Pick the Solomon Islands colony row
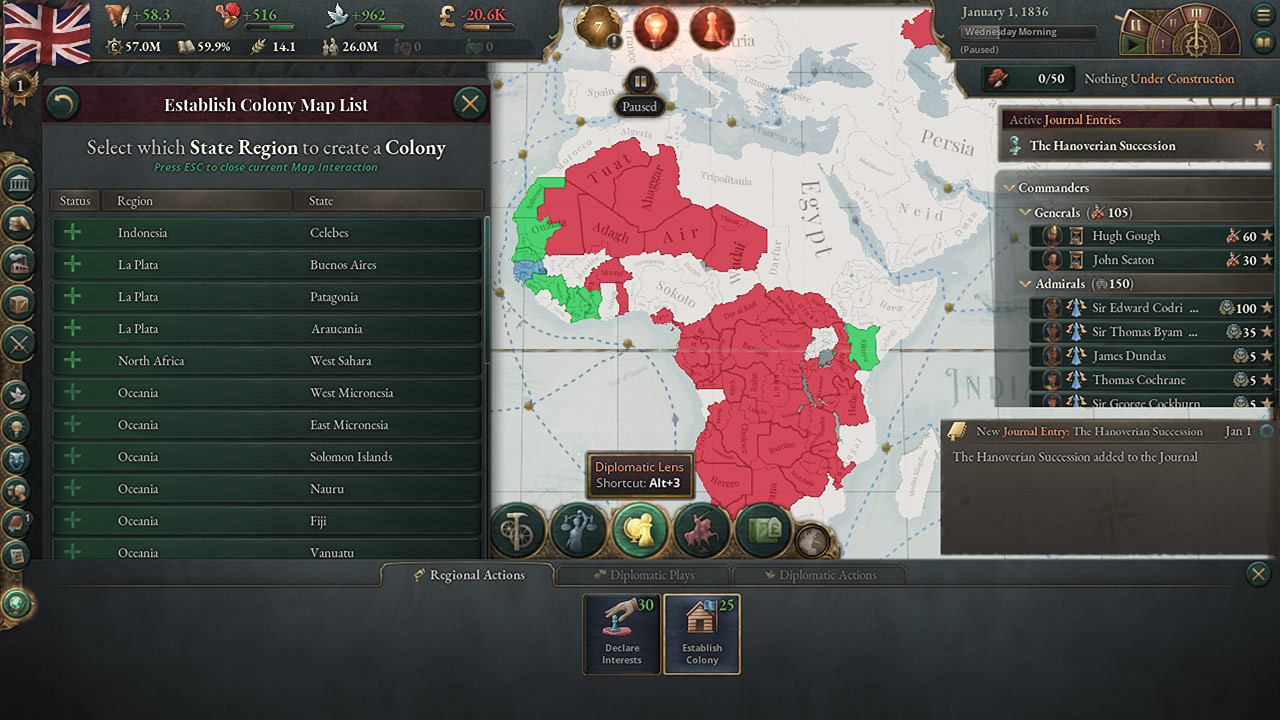 tap(267, 457)
